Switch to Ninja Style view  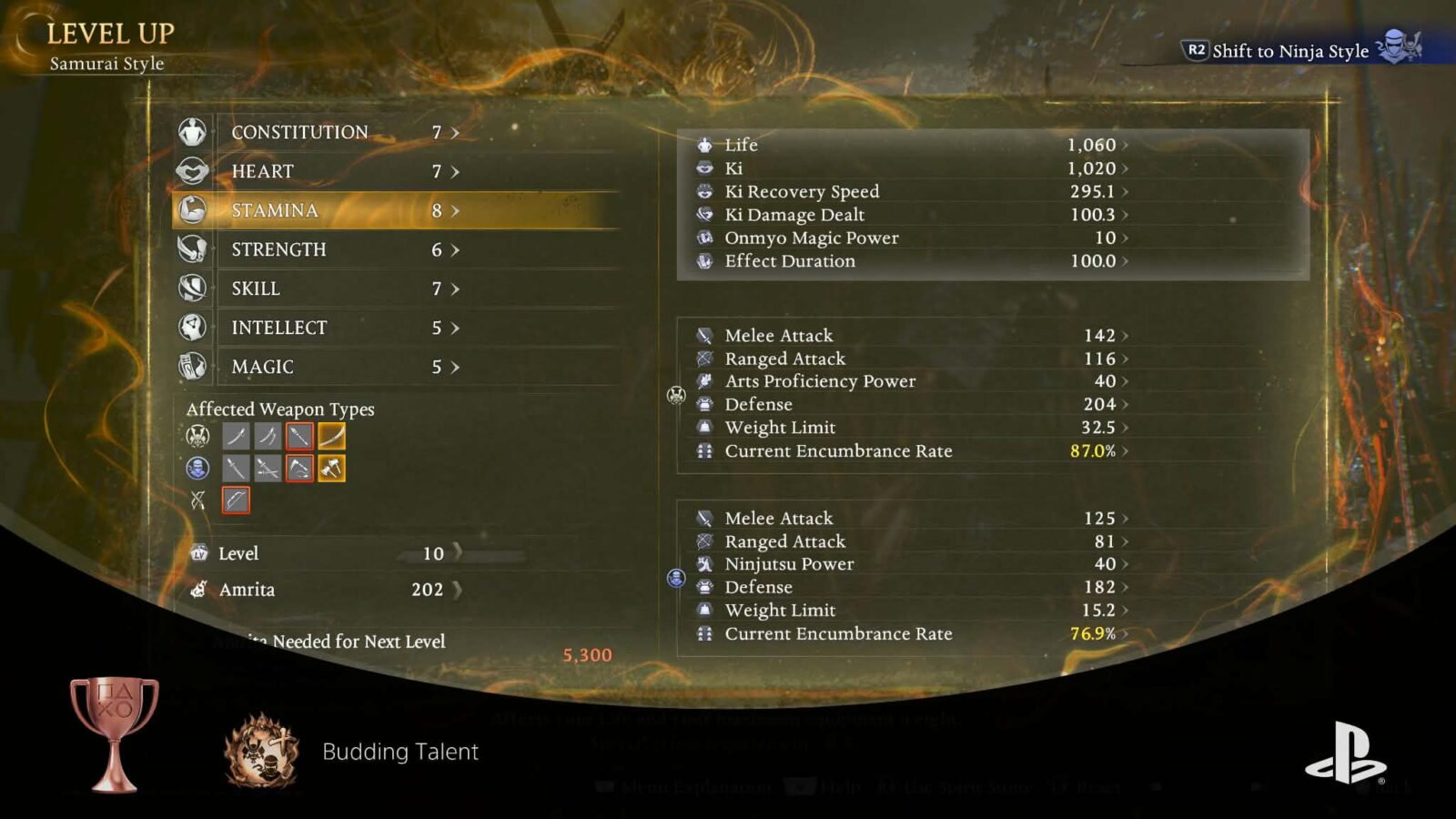tap(1290, 51)
